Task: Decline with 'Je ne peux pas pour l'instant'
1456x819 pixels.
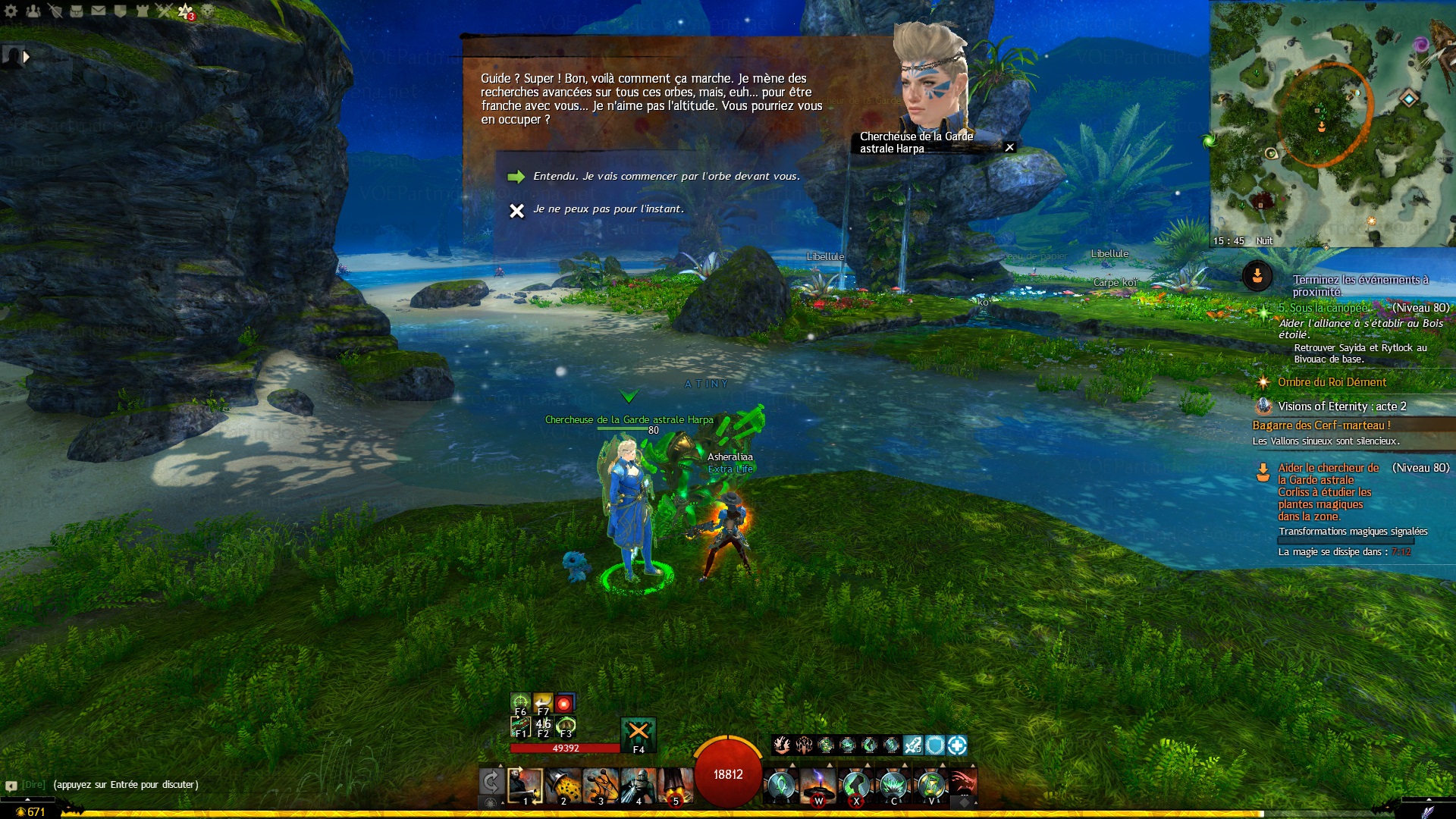Action: (607, 209)
